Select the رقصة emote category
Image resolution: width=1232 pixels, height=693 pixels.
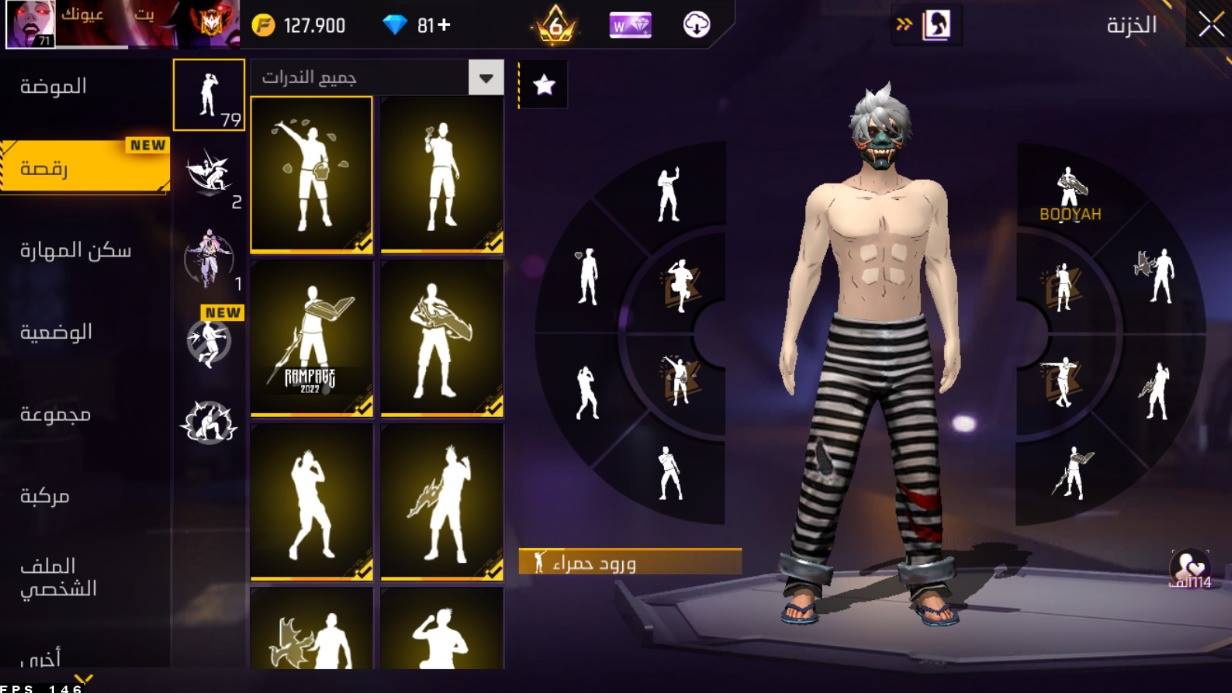(46, 168)
